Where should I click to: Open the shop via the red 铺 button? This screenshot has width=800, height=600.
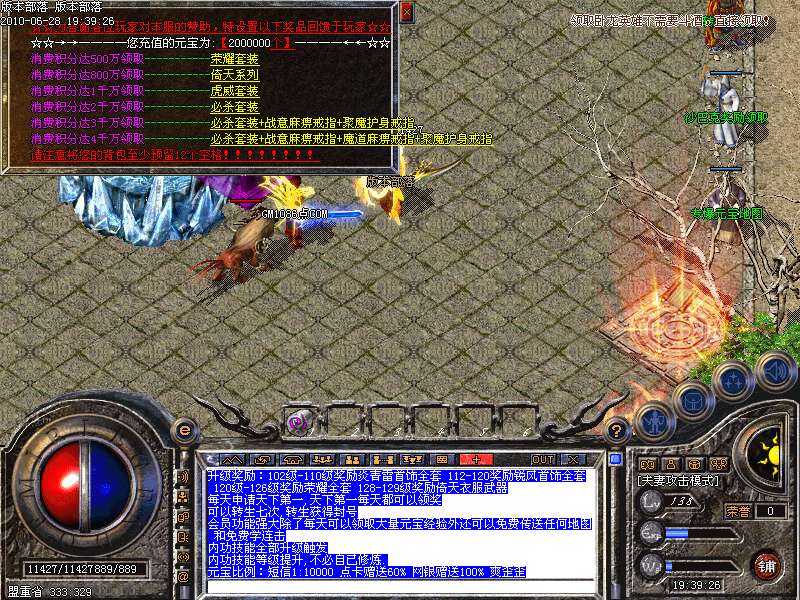(767, 564)
